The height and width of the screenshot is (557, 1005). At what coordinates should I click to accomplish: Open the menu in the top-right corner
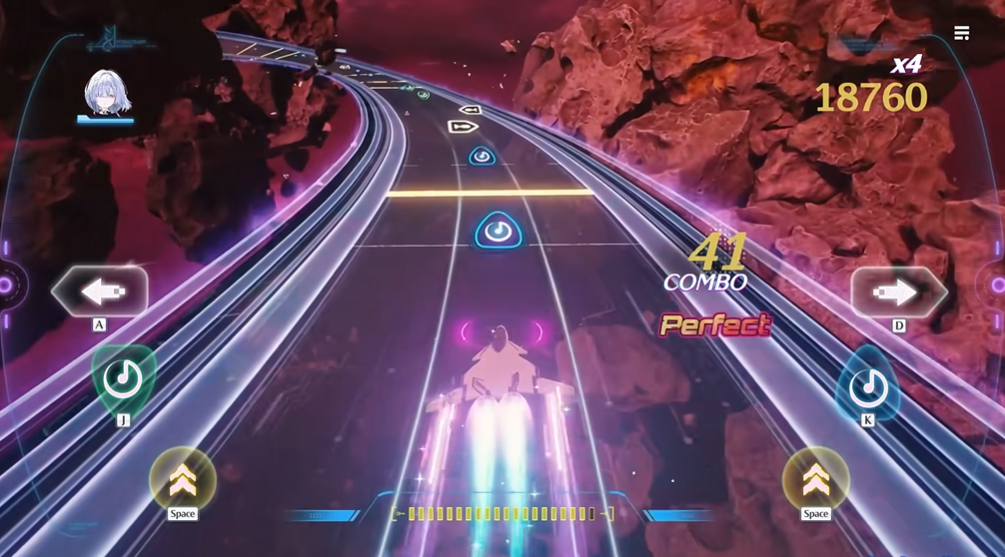(962, 34)
